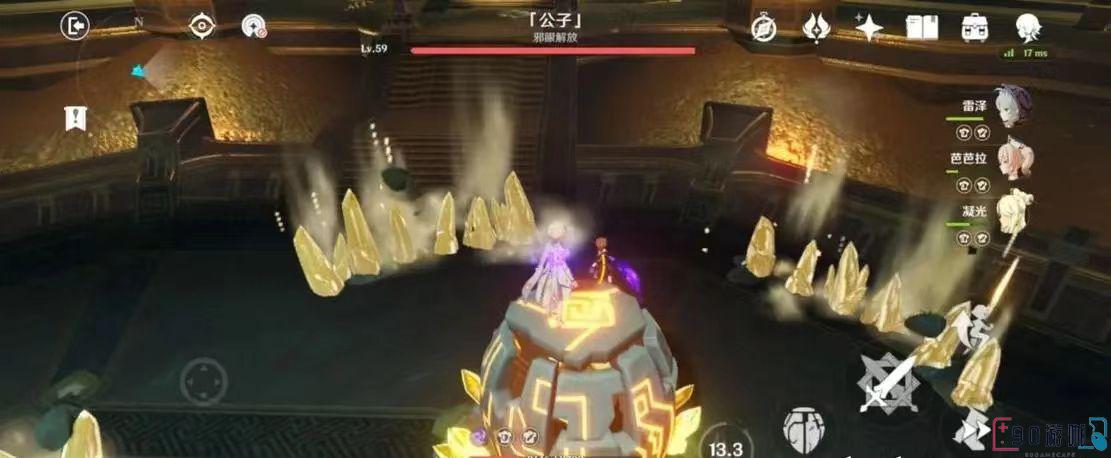Viewport: 1111px width, 458px height.
Task: Open the Adventurer Handbook book icon
Action: 921,27
